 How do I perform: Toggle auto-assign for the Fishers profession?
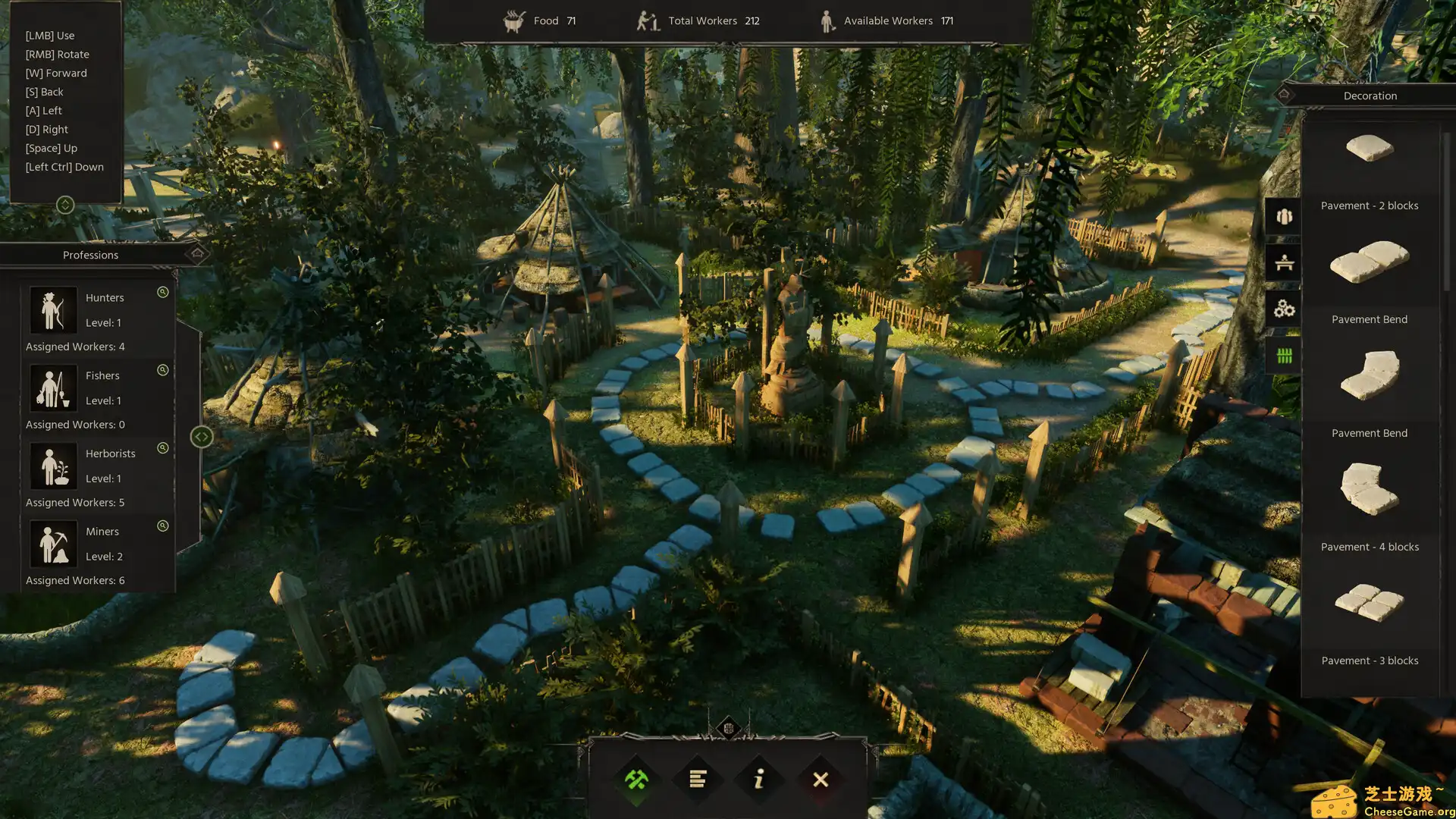162,370
